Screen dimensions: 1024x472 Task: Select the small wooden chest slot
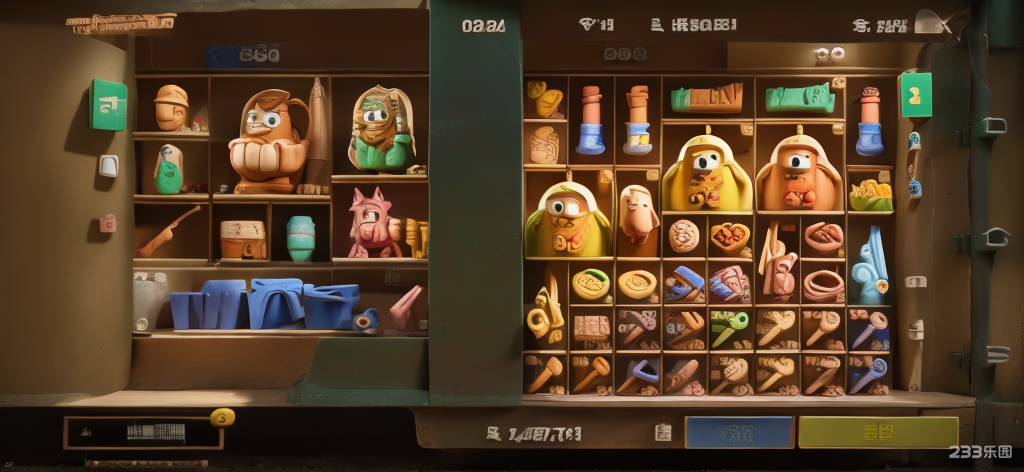pos(243,239)
